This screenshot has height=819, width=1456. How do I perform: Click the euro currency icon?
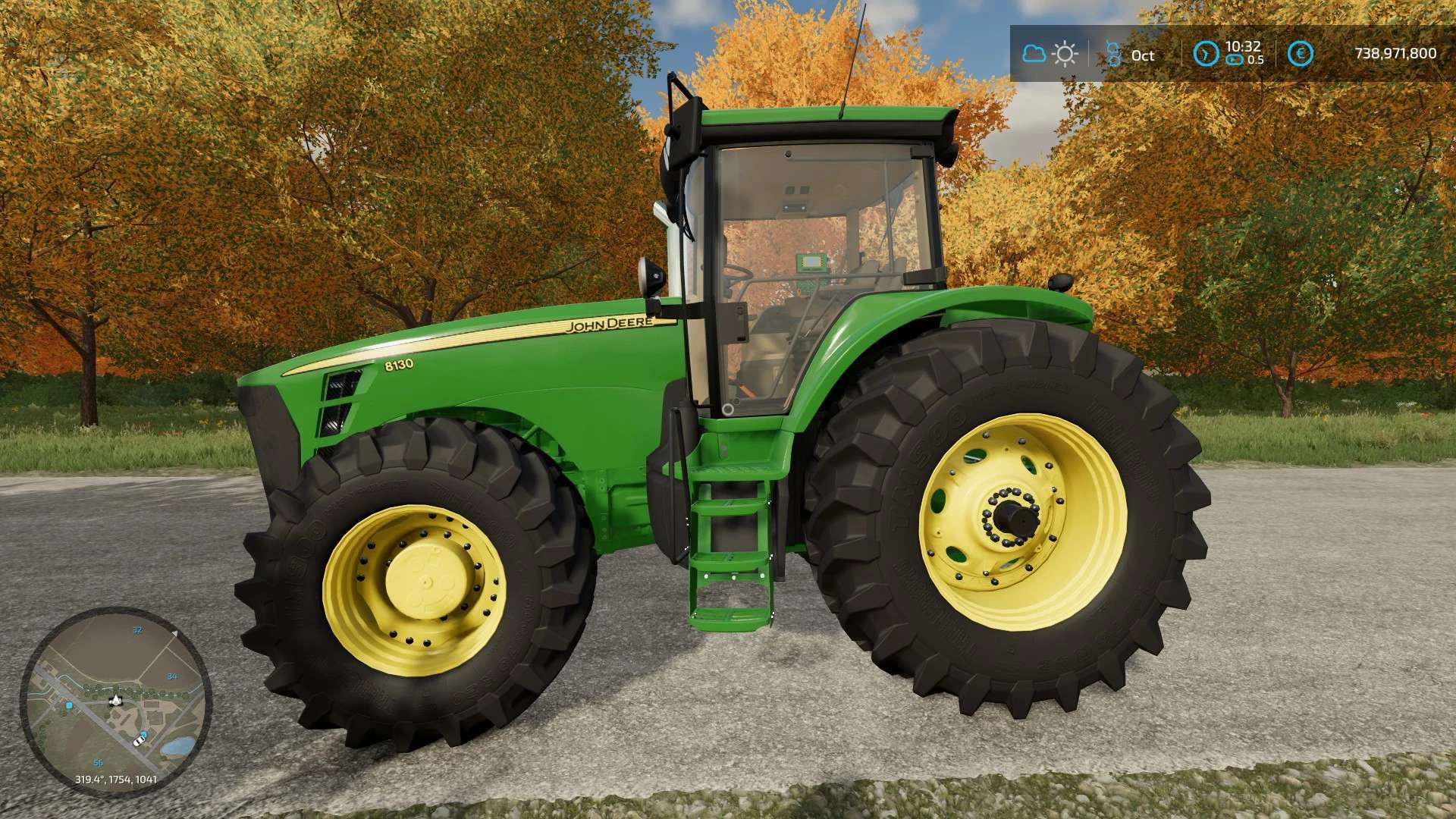coord(1300,53)
